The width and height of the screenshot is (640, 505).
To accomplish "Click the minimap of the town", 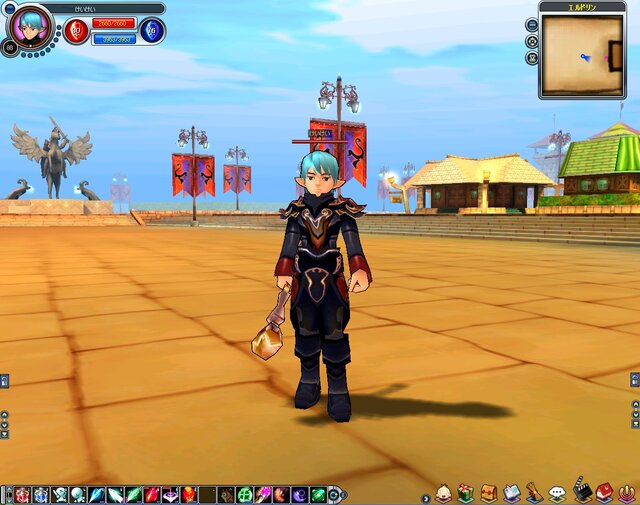I will point(582,55).
